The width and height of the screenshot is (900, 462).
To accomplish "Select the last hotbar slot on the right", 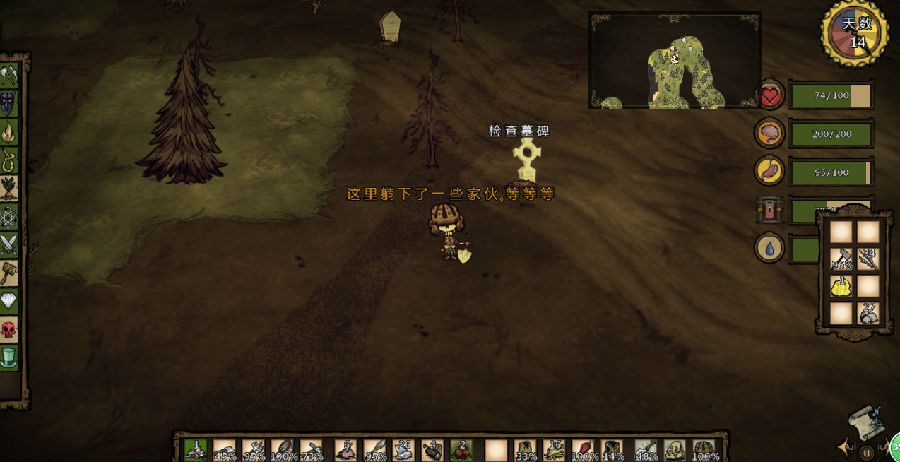I will (706, 450).
